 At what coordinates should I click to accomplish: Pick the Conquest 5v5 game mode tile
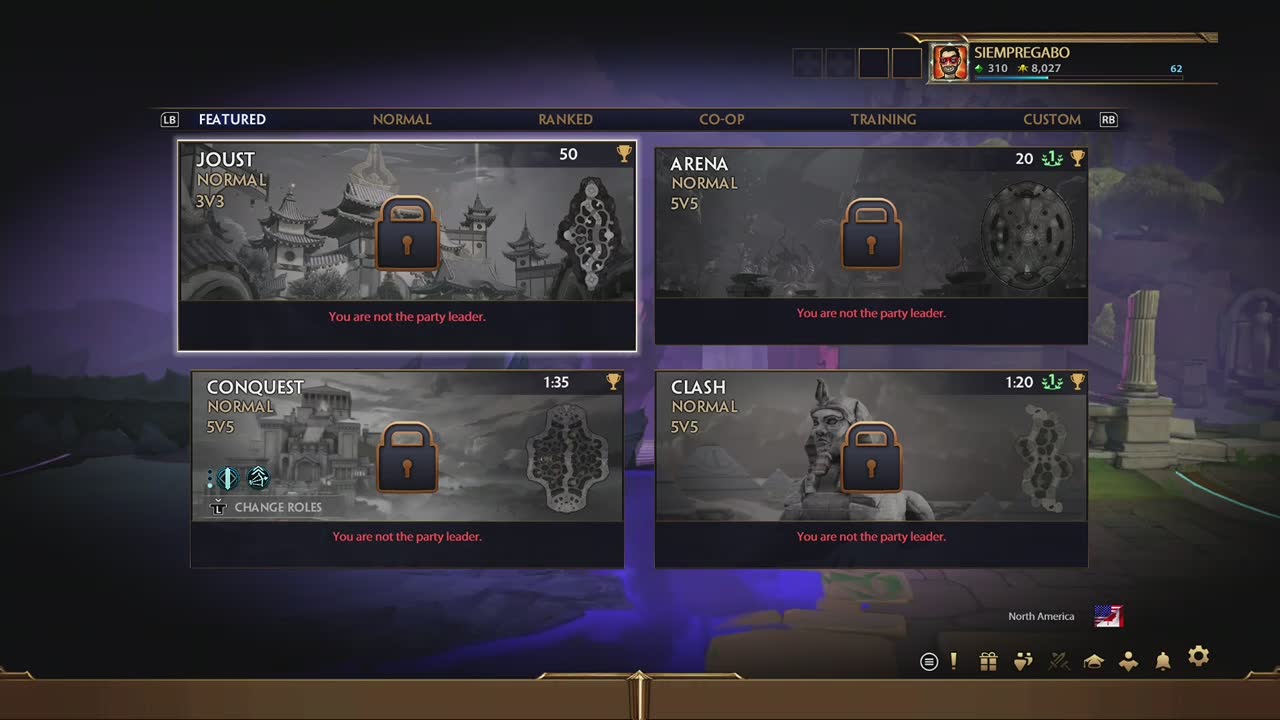407,468
